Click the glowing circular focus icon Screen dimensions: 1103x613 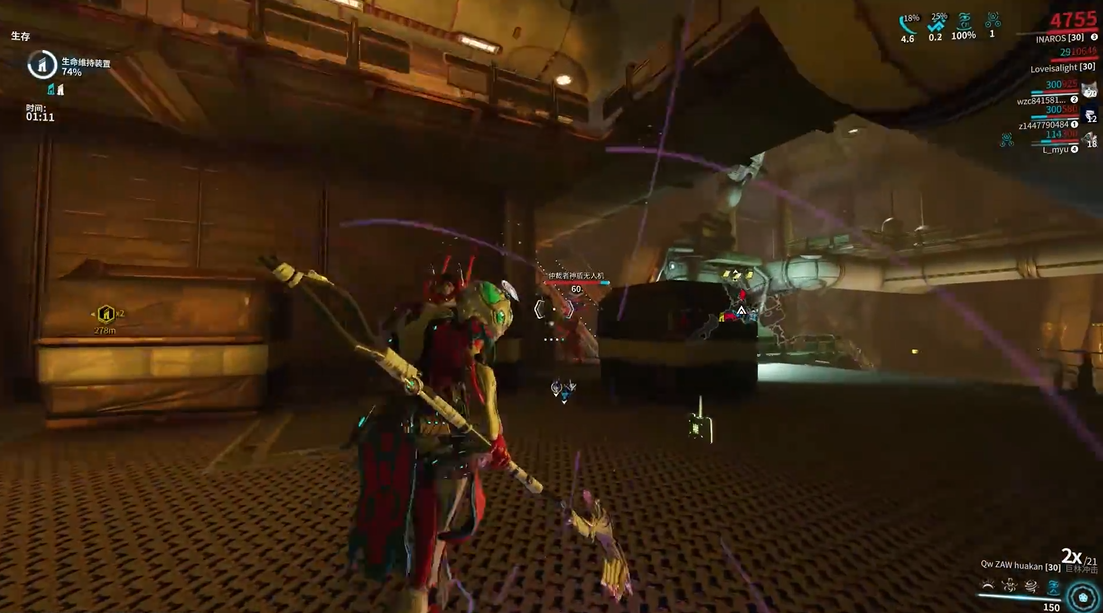pos(1081,597)
